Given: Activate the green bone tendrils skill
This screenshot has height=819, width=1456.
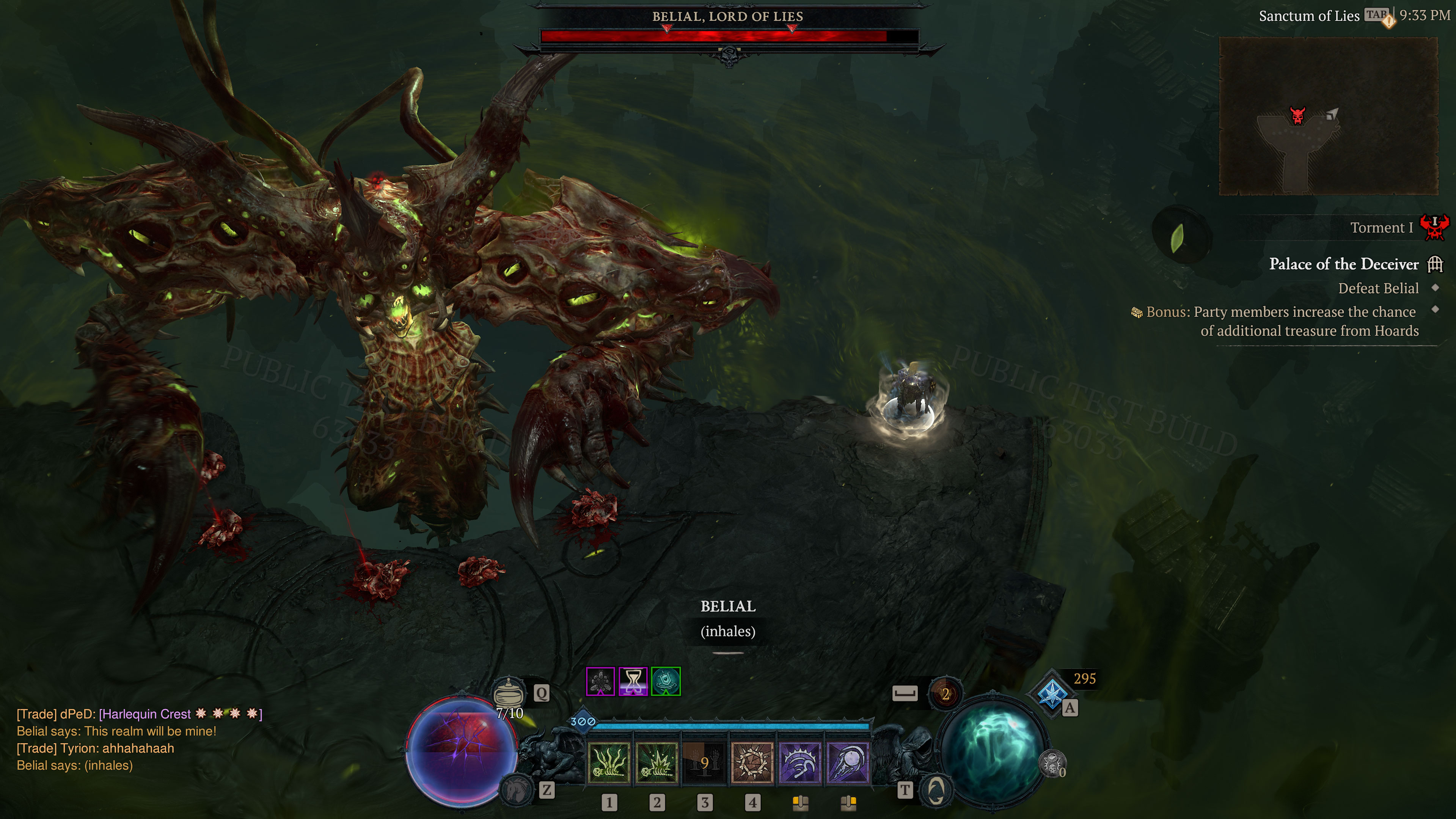Looking at the screenshot, I should pos(609,762).
